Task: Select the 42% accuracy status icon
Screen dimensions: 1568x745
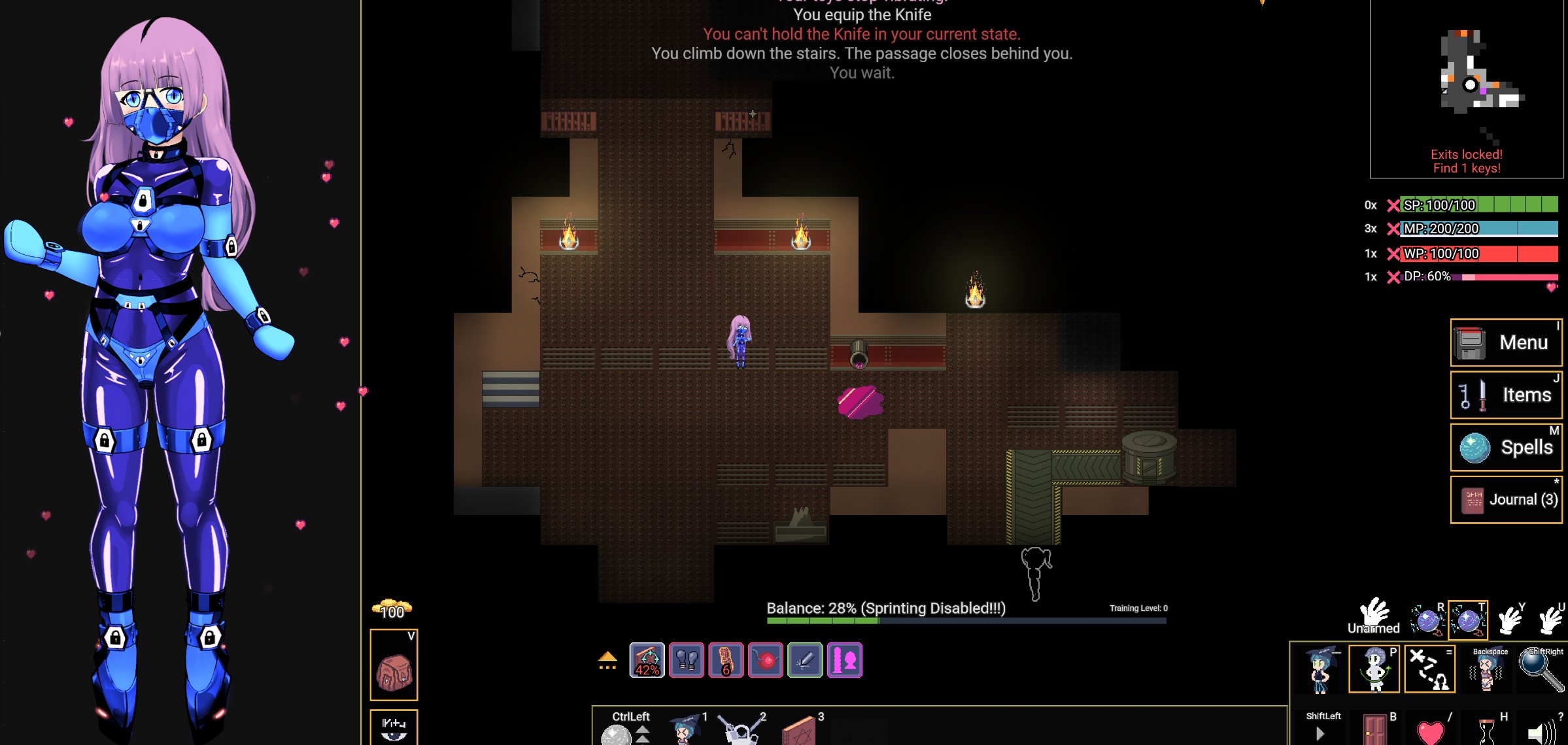Action: [x=647, y=660]
